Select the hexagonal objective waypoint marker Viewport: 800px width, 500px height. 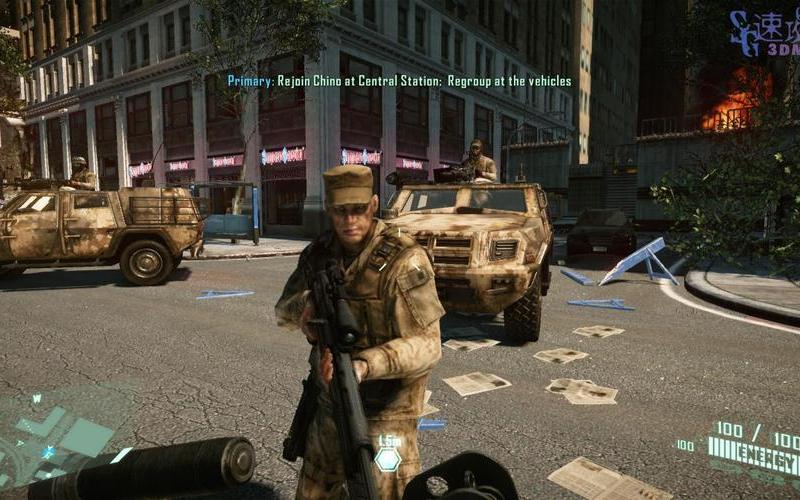[x=387, y=458]
